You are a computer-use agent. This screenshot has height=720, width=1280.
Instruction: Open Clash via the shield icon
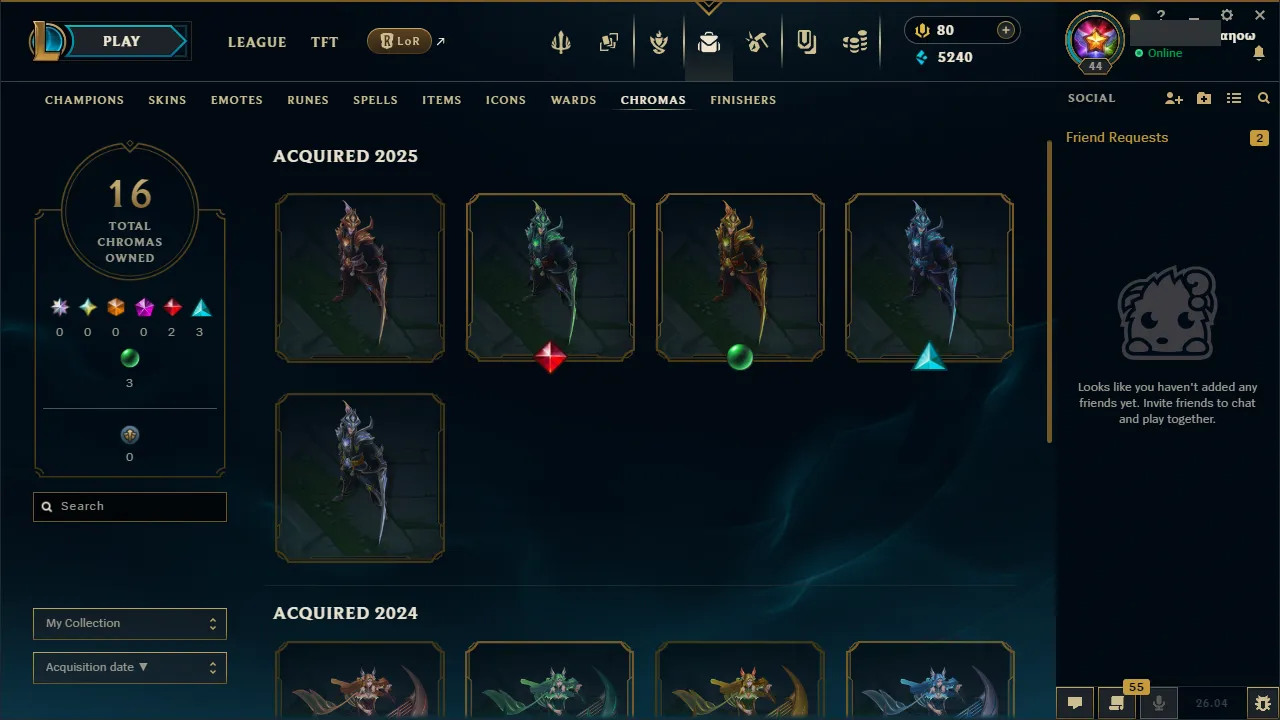(659, 41)
